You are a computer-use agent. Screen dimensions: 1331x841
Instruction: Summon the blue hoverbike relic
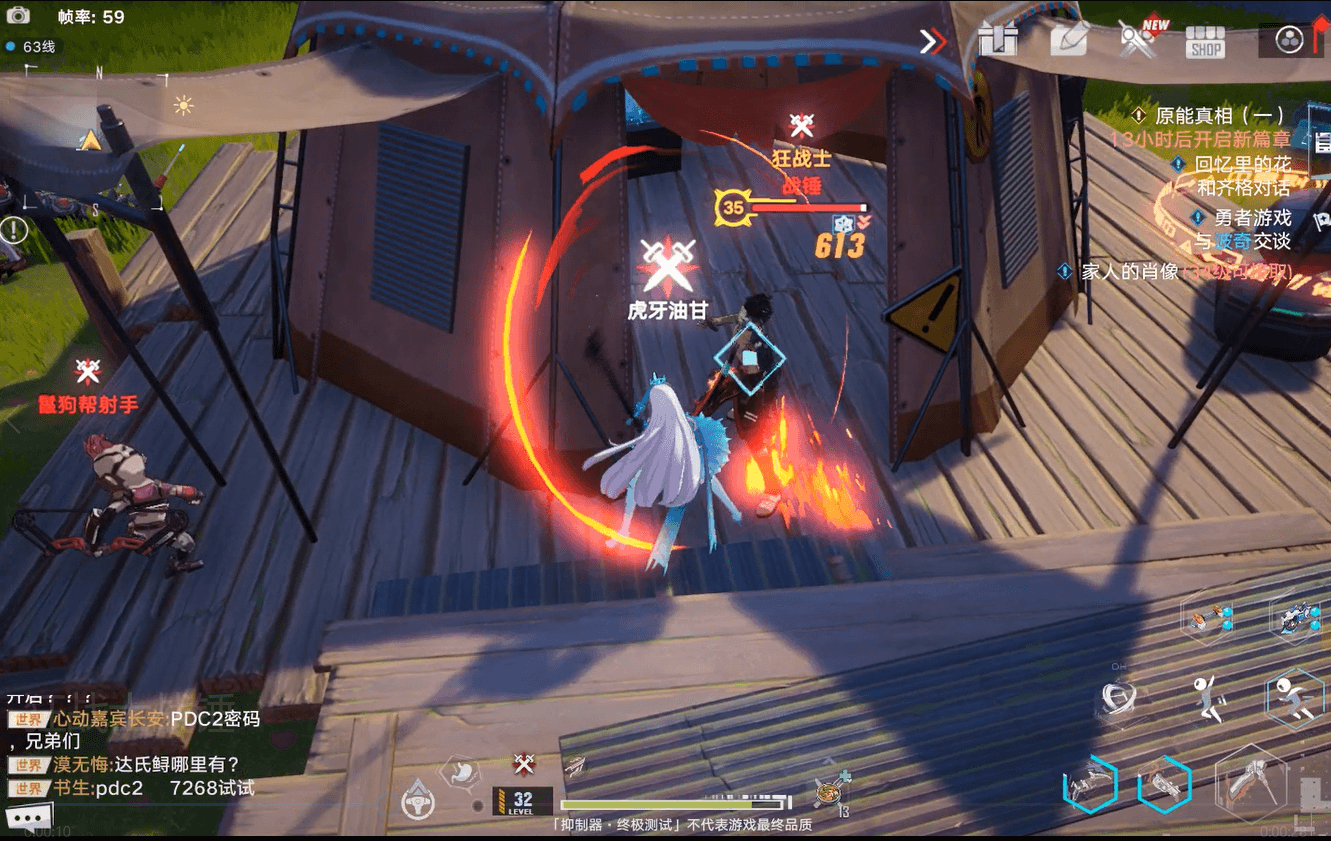click(1296, 617)
